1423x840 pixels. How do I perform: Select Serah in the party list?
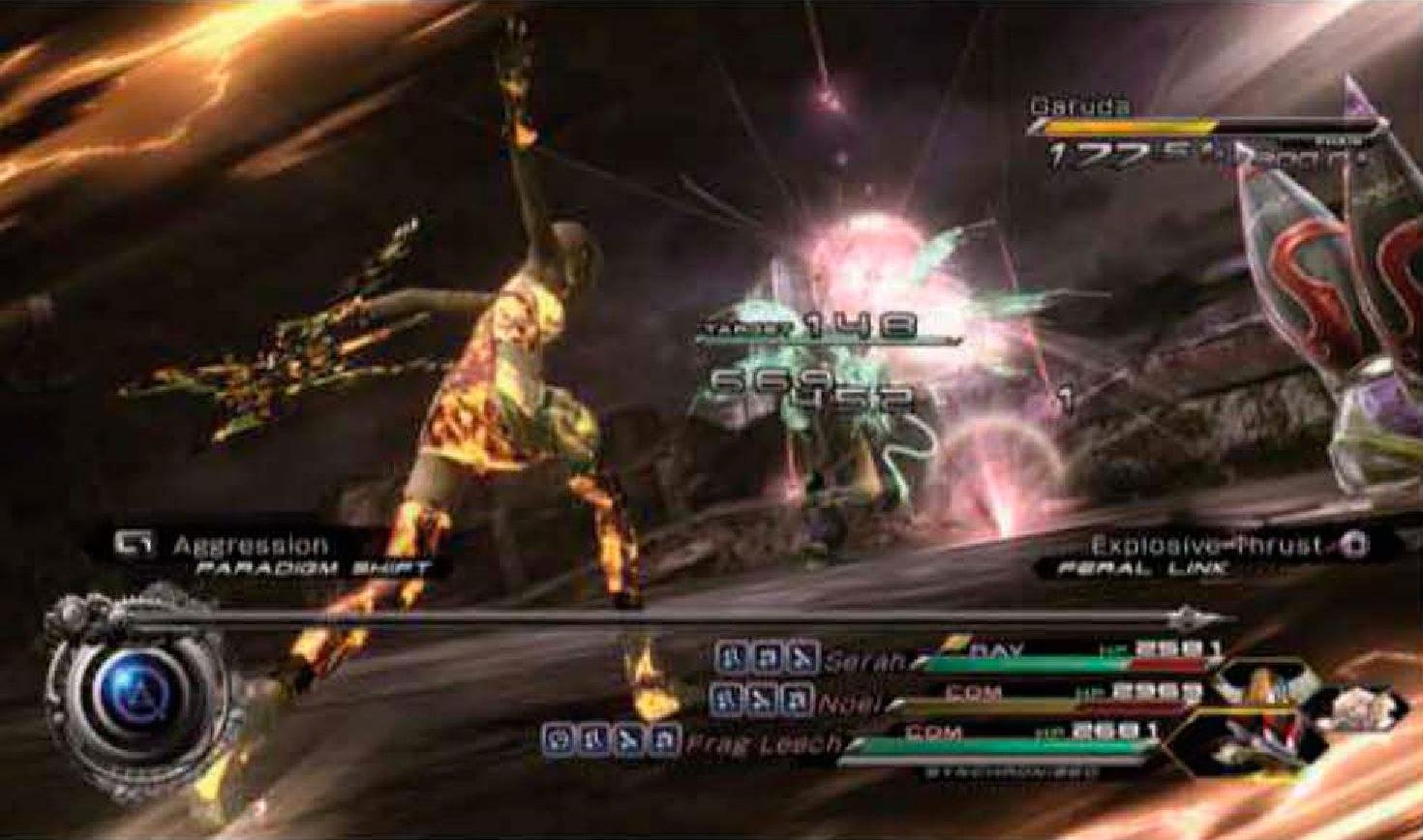coord(864,660)
